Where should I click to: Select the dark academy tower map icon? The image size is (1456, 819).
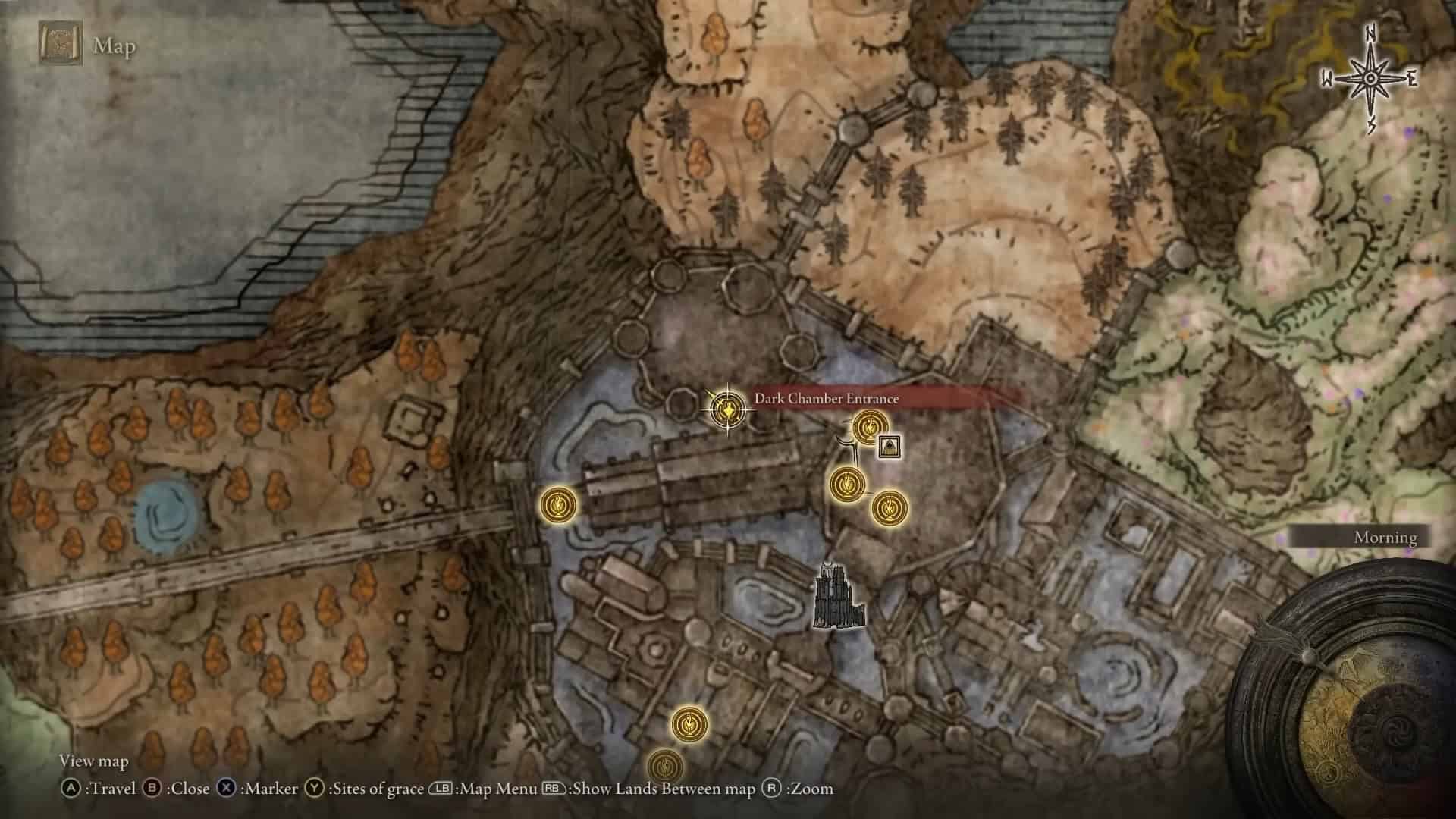[838, 596]
